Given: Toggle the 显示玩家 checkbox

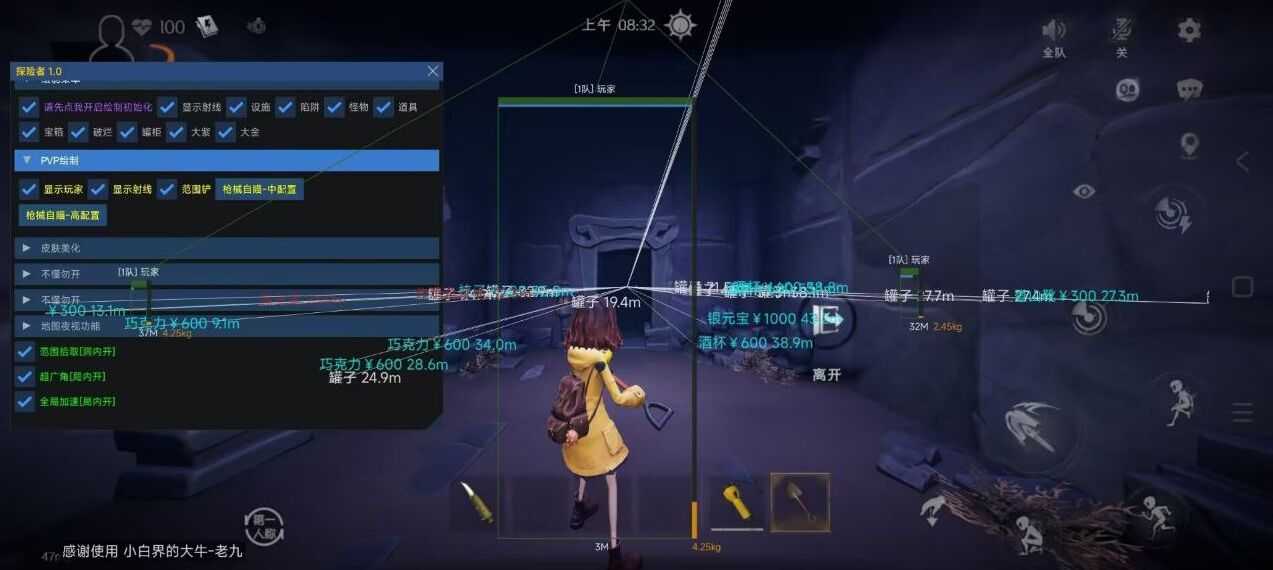Looking at the screenshot, I should point(29,189).
